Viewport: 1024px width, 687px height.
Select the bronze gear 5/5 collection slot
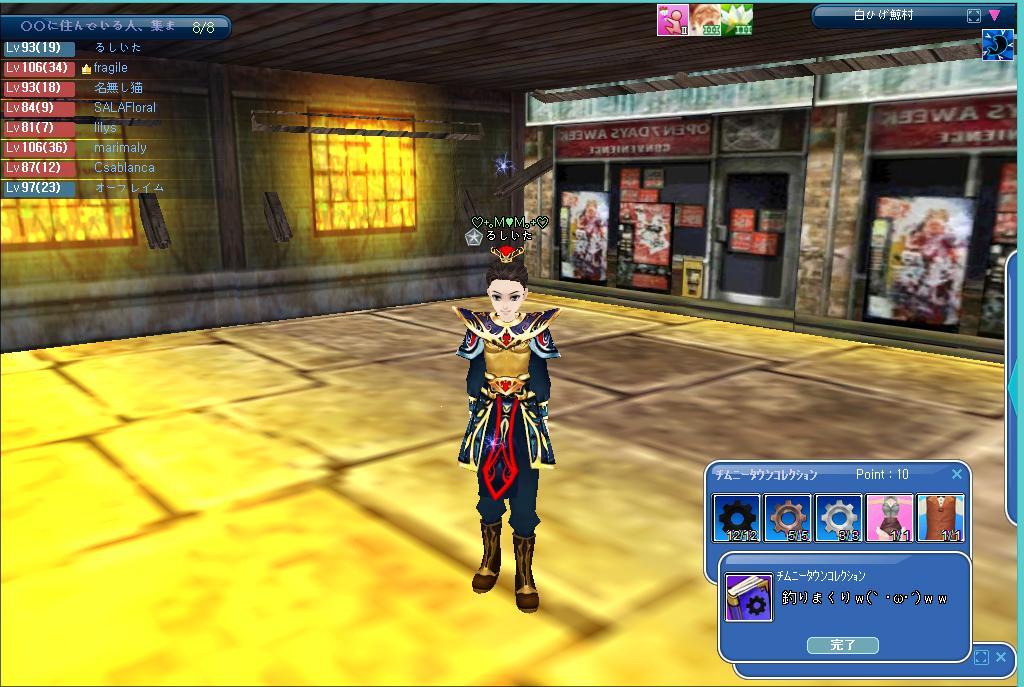[788, 518]
